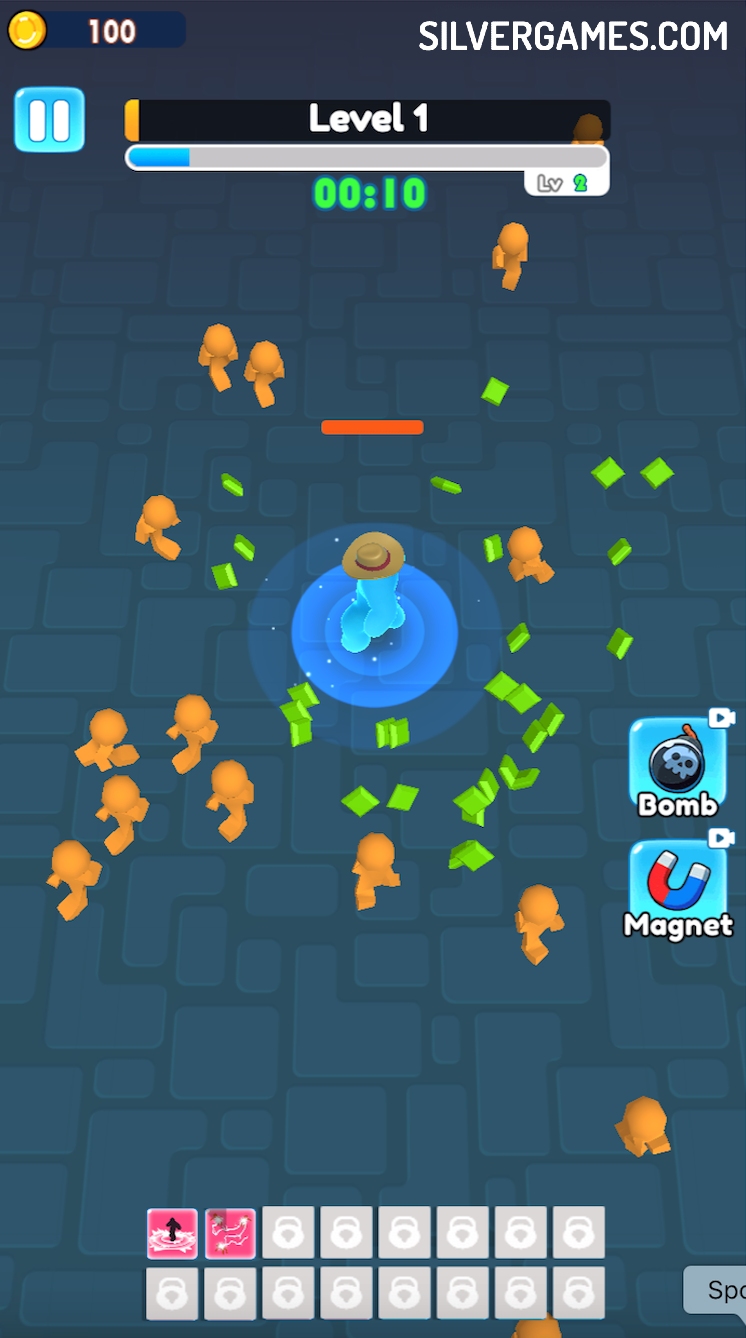Activate the Bomb power-up

[677, 768]
